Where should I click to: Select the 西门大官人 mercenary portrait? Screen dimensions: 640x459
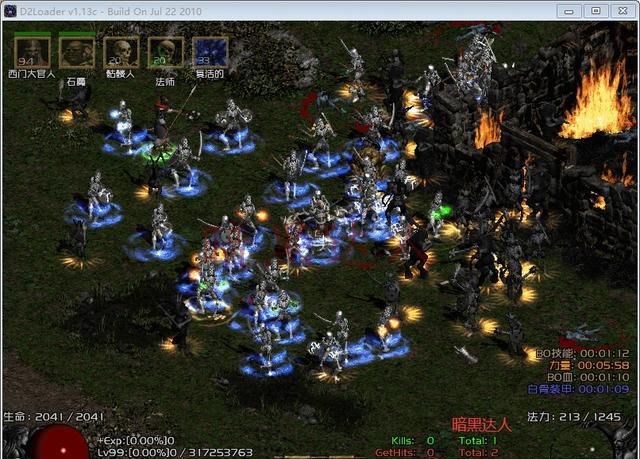pyautogui.click(x=29, y=52)
